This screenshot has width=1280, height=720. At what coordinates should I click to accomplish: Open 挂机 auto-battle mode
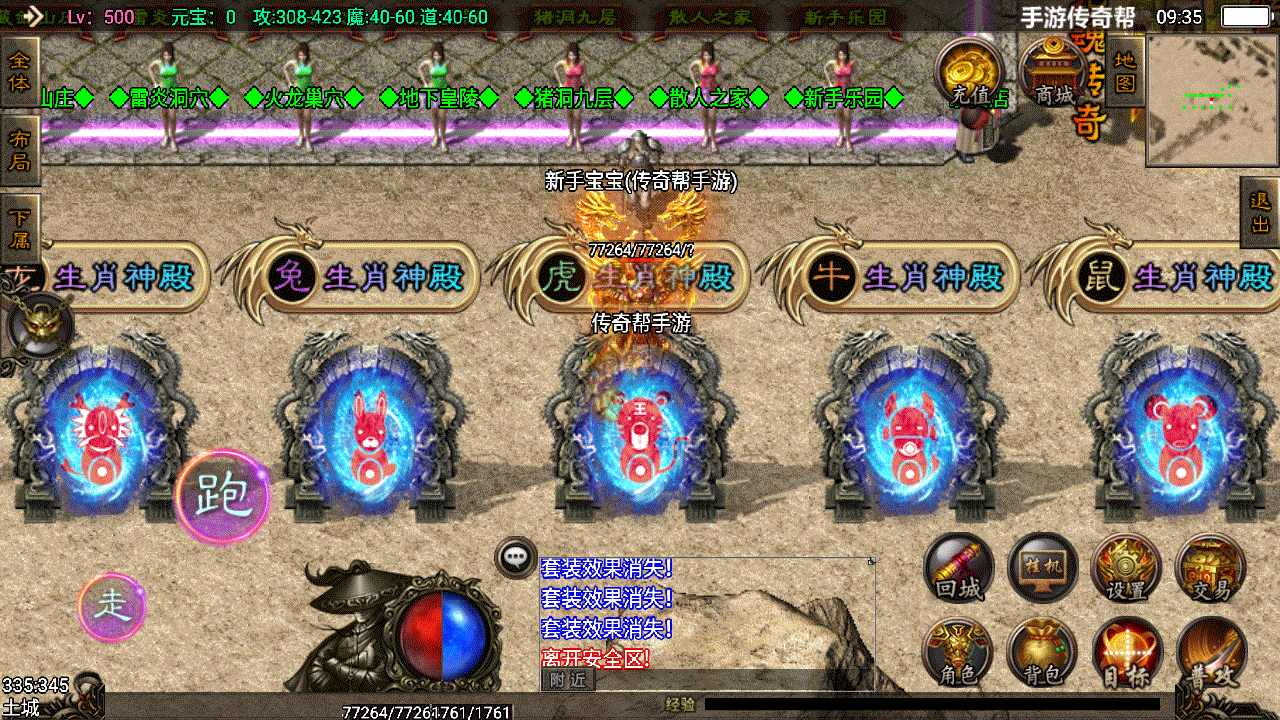pos(1040,568)
